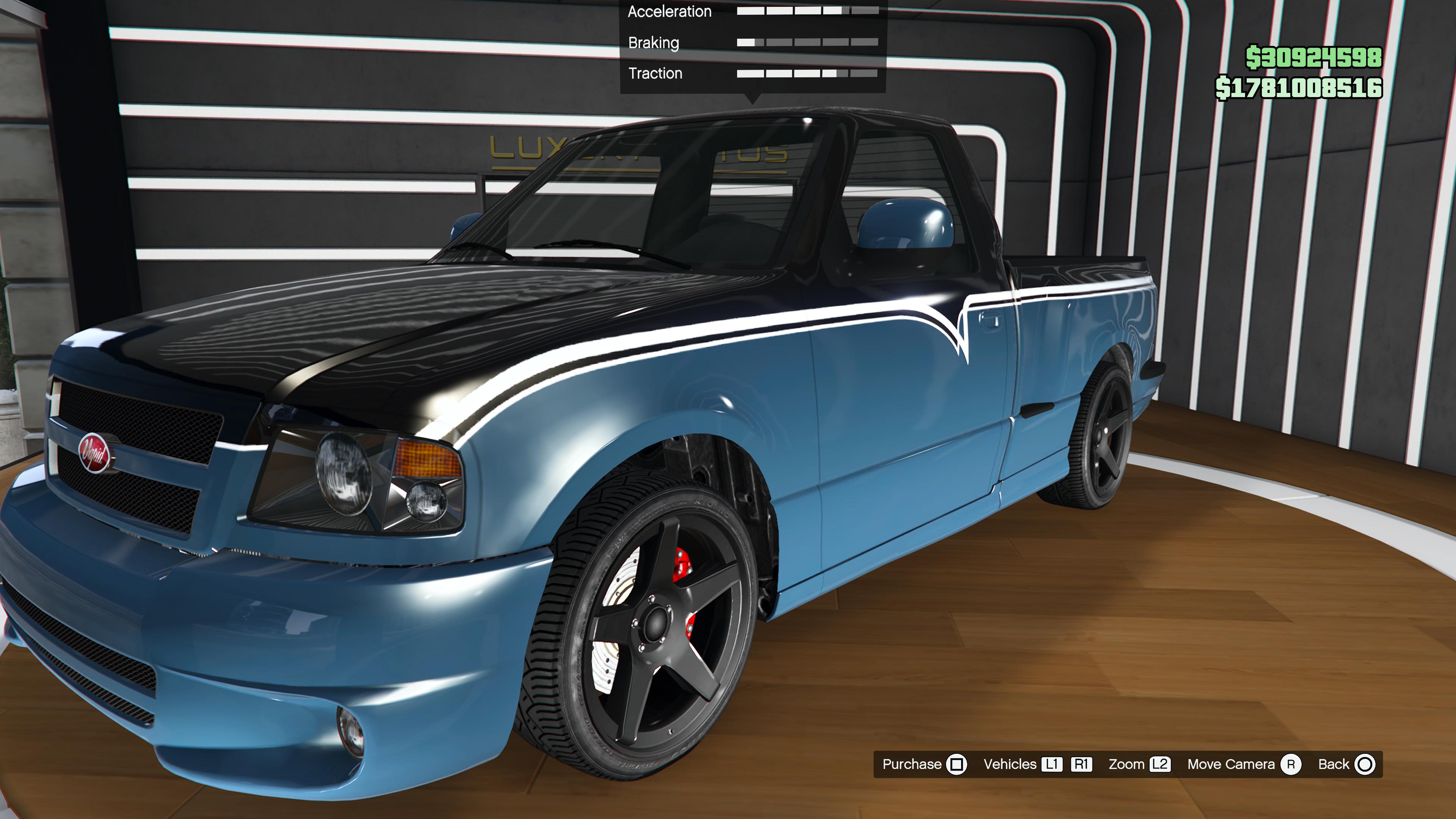Viewport: 1456px width, 819px height.
Task: Choose the Purchase option for this truck
Action: pos(924,764)
